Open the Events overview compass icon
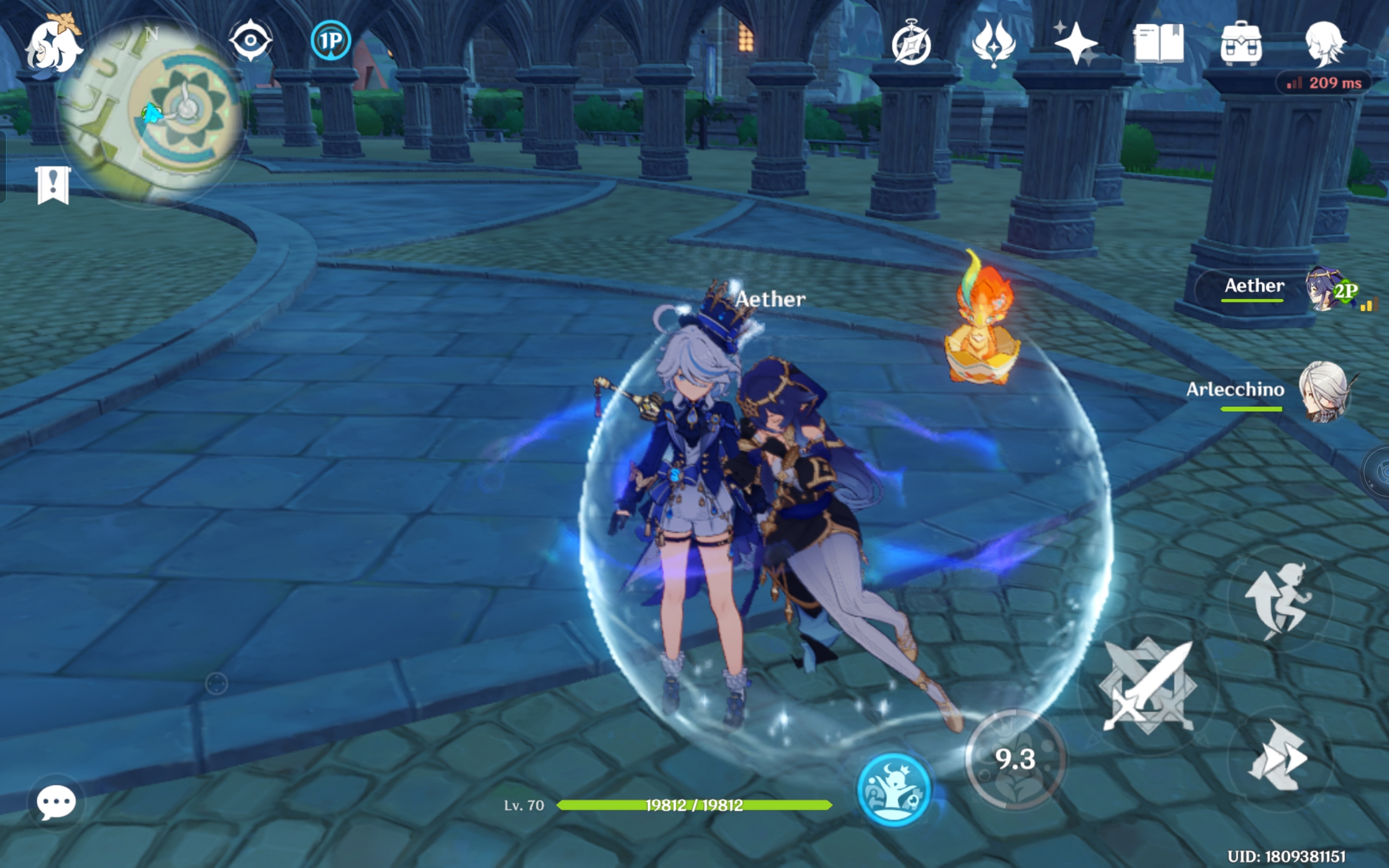This screenshot has width=1389, height=868. 913,46
